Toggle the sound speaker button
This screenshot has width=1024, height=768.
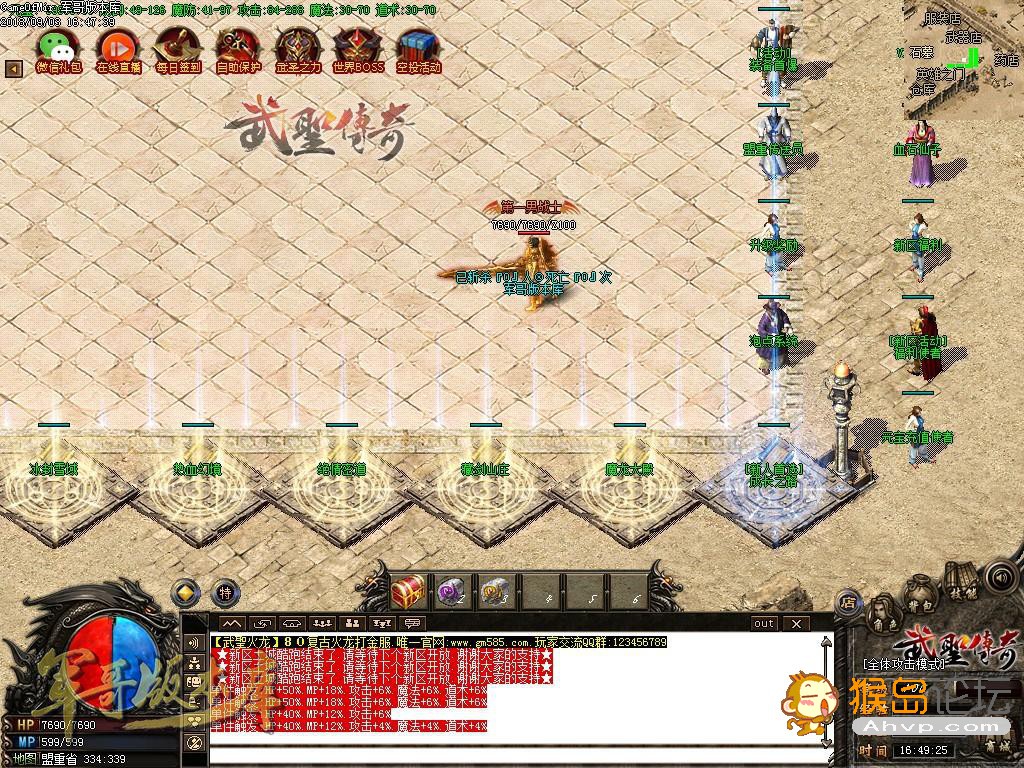[999, 577]
